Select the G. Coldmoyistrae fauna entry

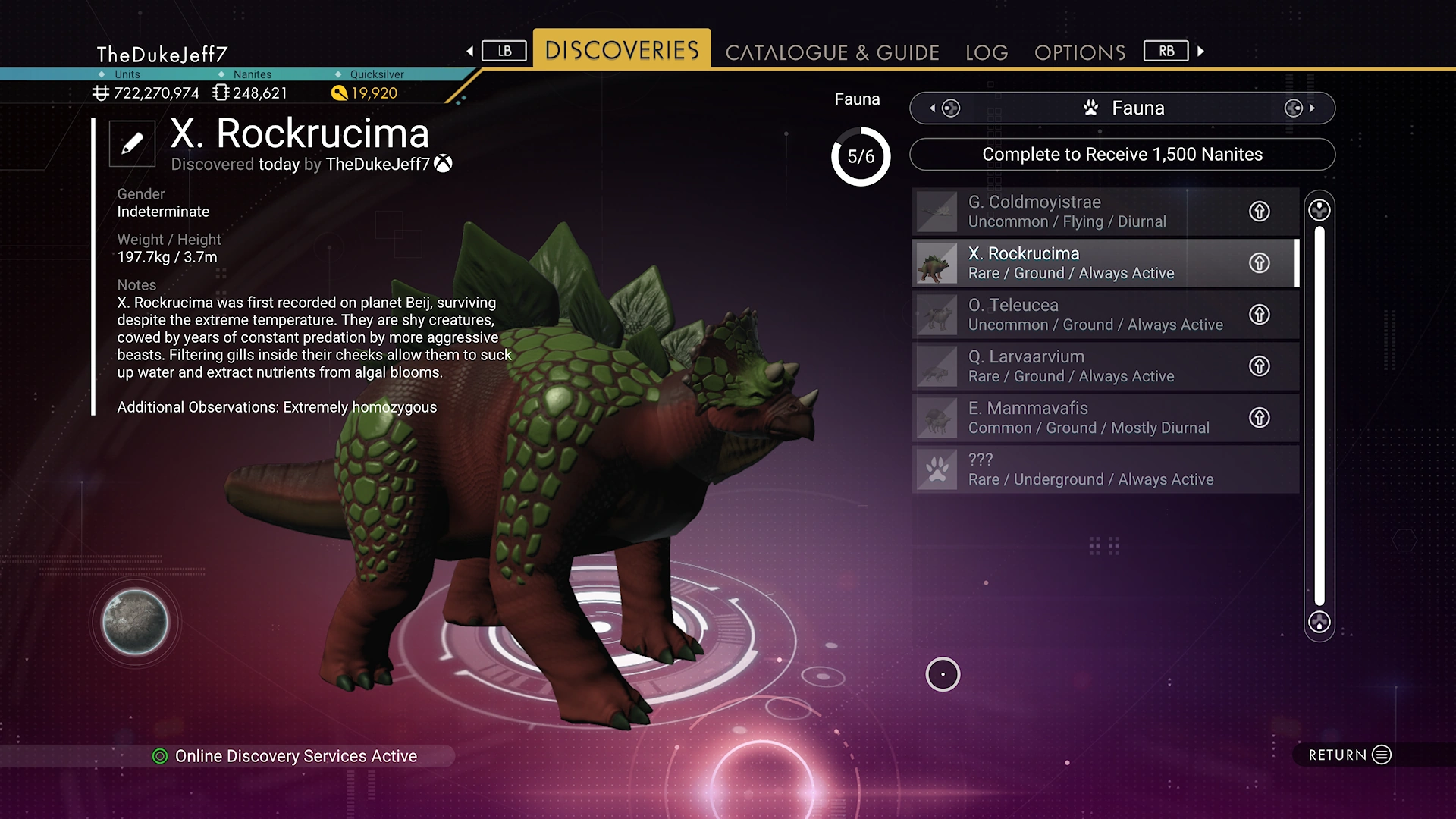coord(1077,212)
